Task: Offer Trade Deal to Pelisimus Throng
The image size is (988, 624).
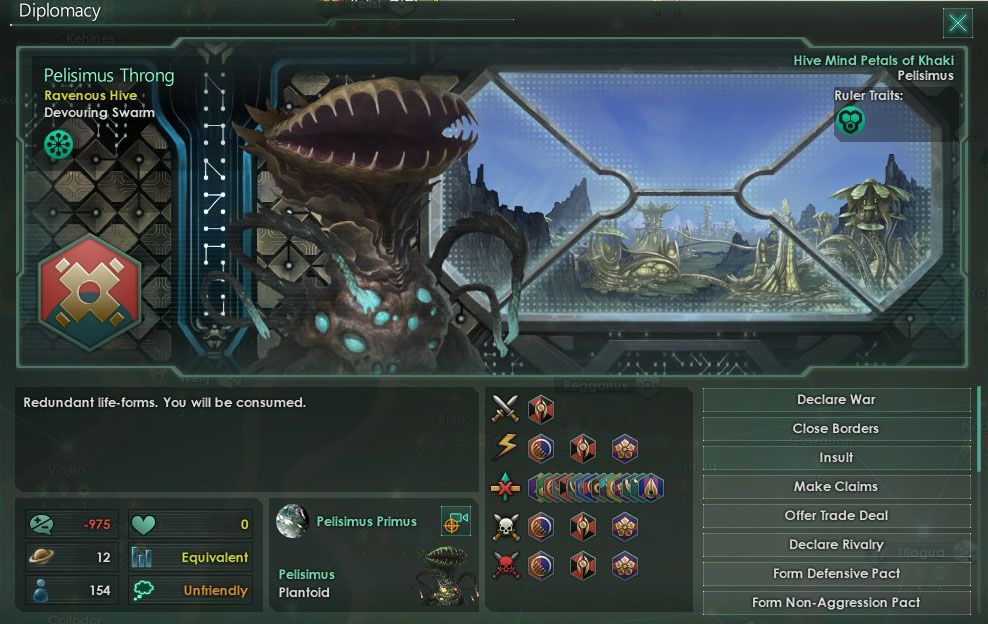Action: (836, 516)
